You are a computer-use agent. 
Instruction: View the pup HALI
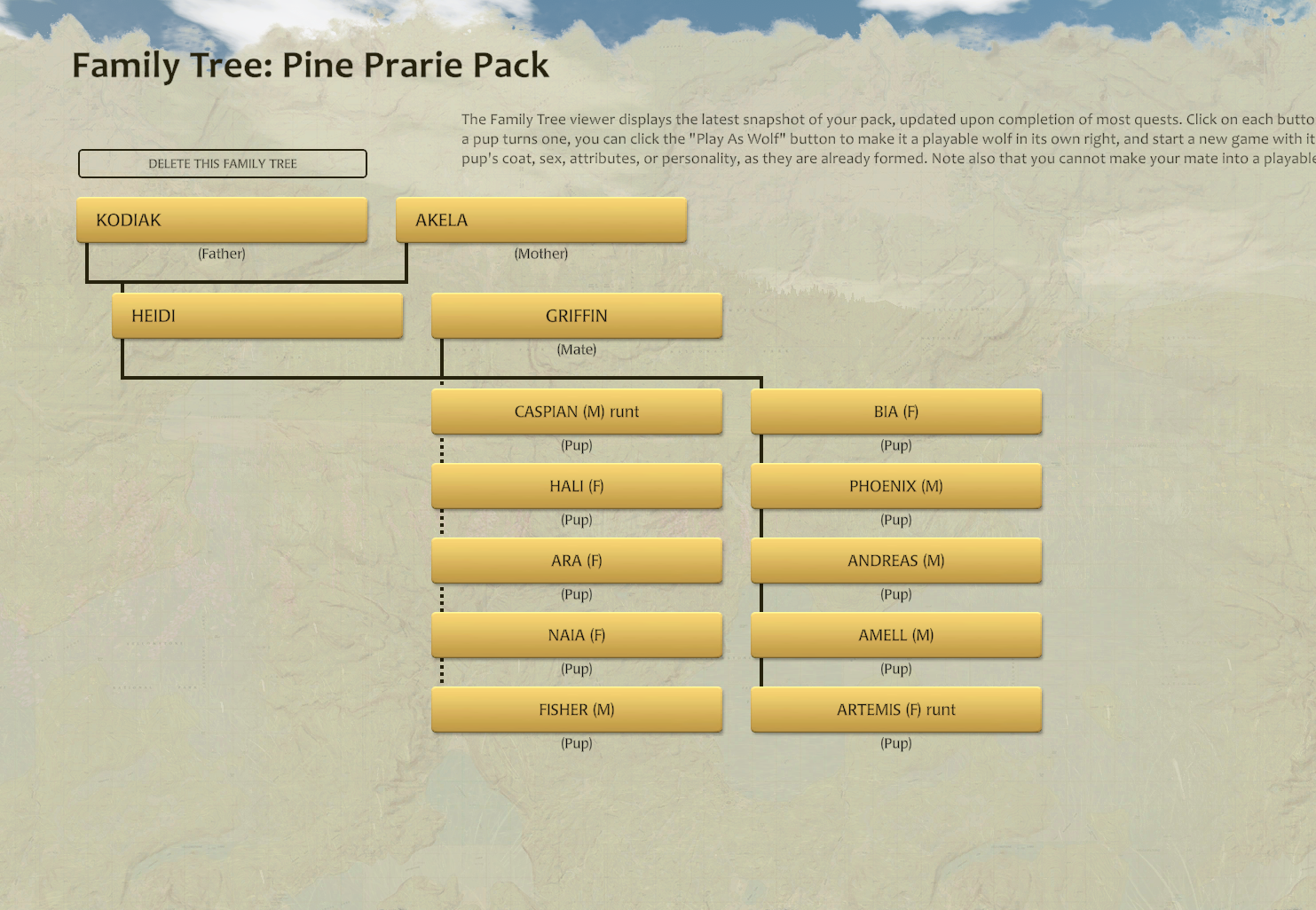[x=577, y=485]
